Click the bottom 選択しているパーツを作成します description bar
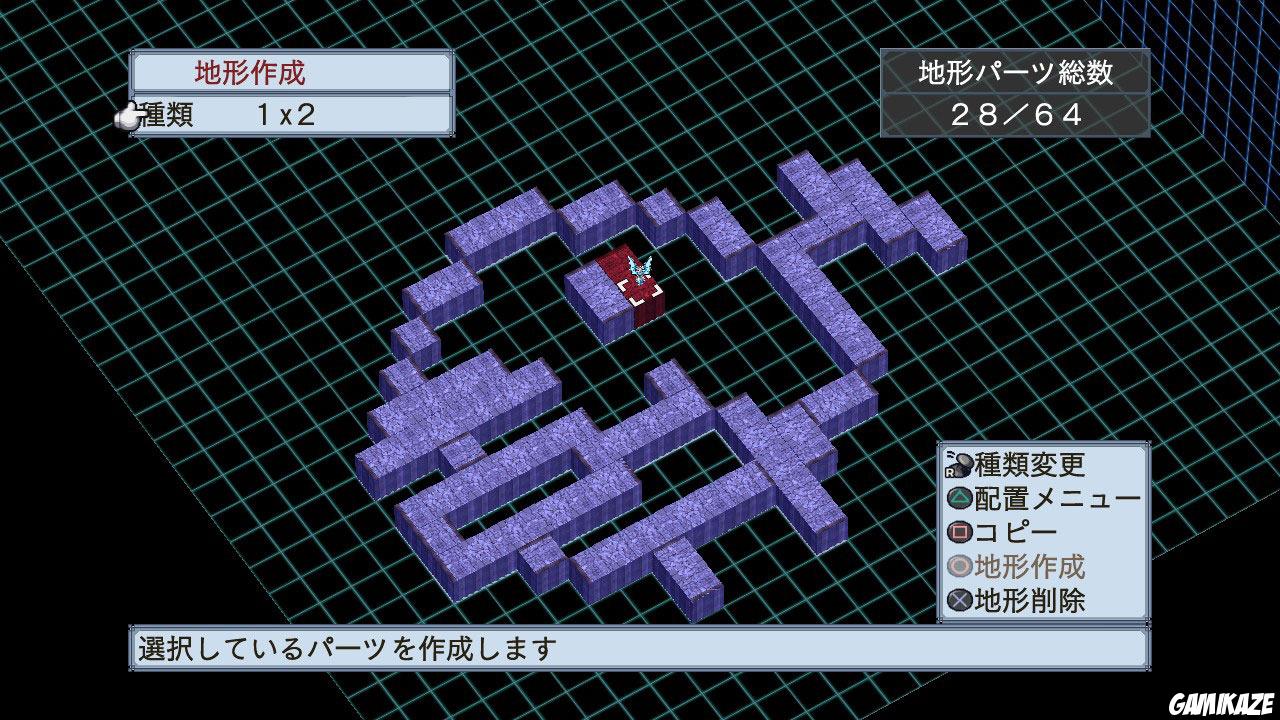This screenshot has width=1280, height=720. coord(640,647)
